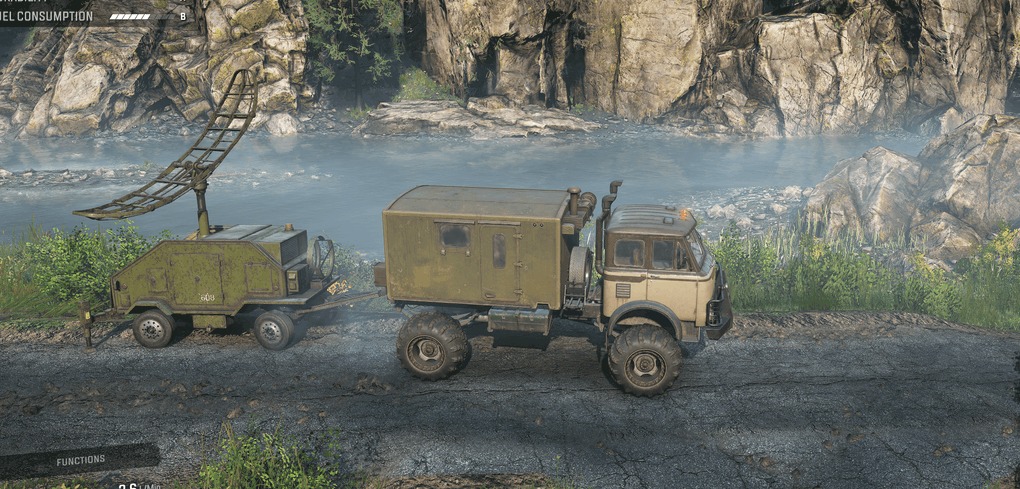Open the Functions panel
Viewport: 1020px width, 489px height.
pyautogui.click(x=80, y=460)
